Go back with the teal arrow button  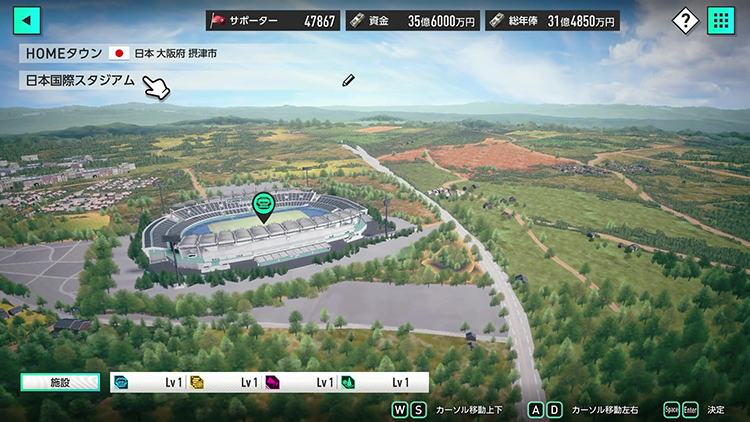tap(27, 20)
